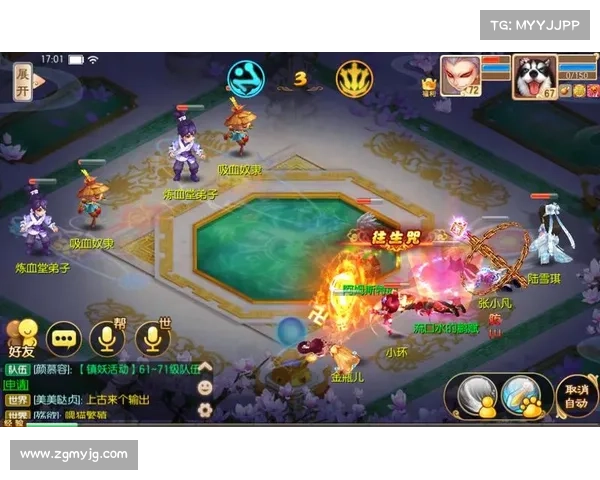
Task: Open the smiley emoji picker
Action: (x=205, y=386)
